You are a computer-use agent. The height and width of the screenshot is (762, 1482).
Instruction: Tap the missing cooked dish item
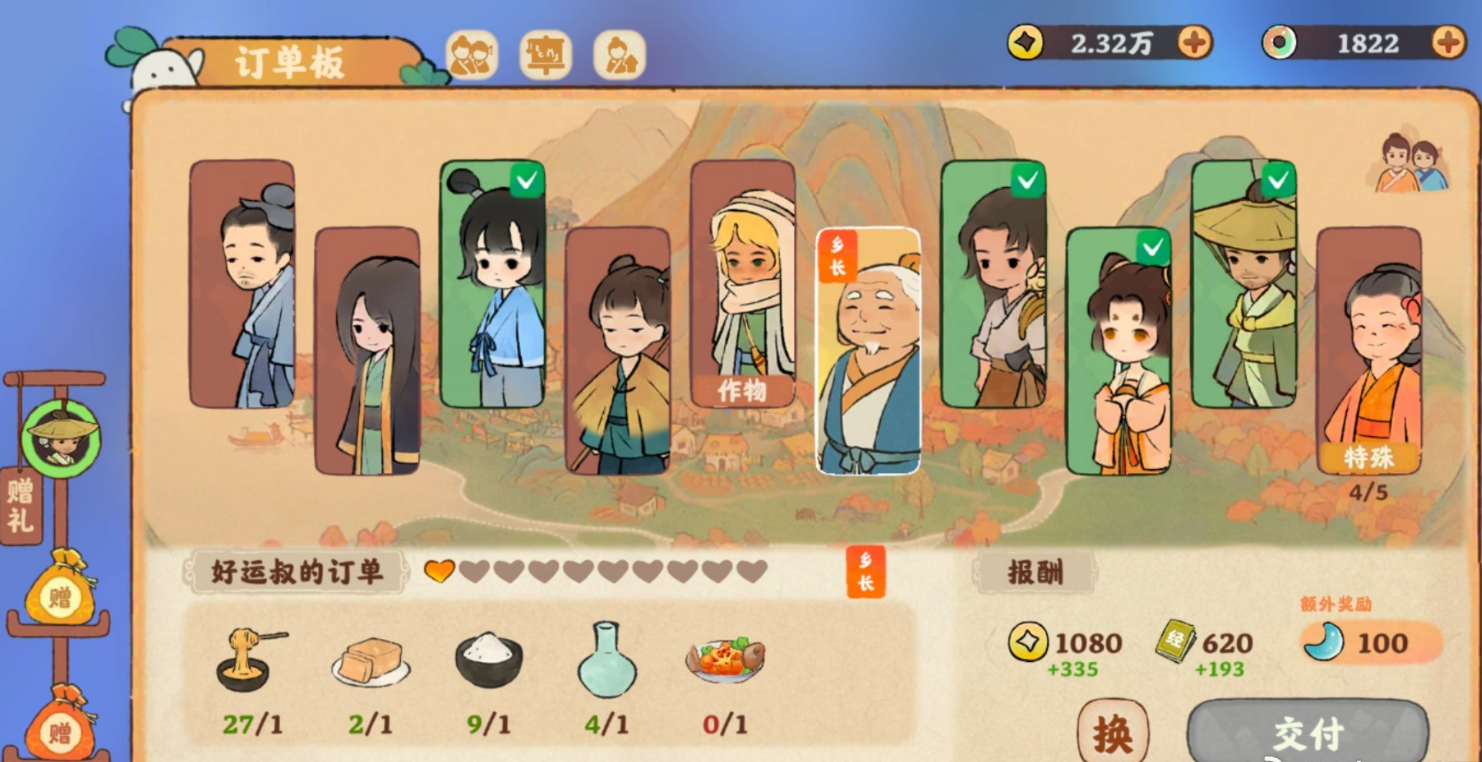[x=724, y=660]
